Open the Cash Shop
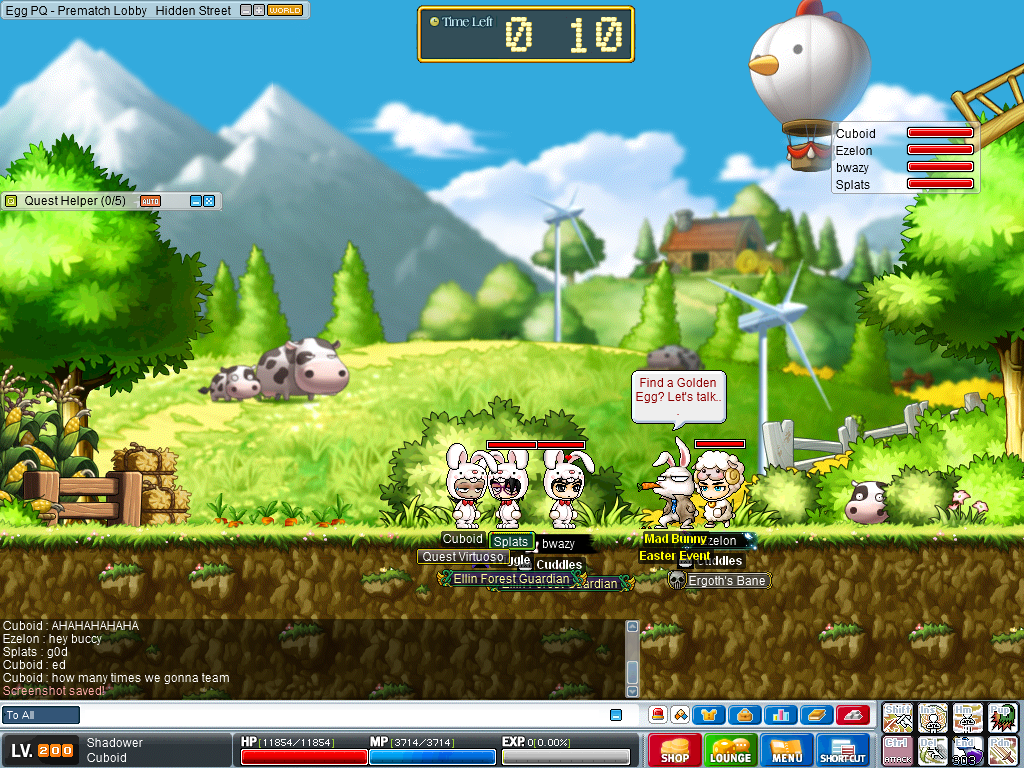This screenshot has height=768, width=1024. point(674,750)
